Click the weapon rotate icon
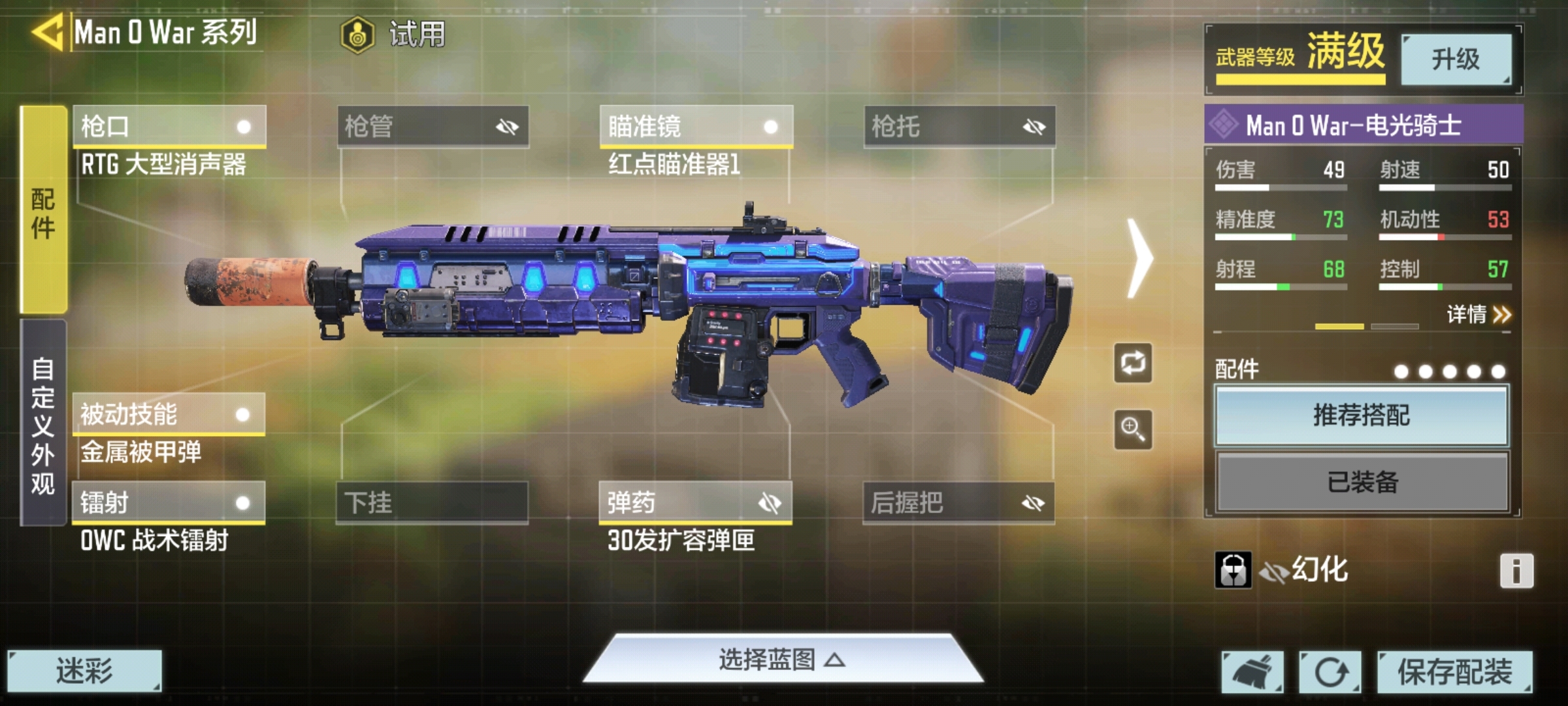Image resolution: width=1568 pixels, height=706 pixels. point(1133,364)
